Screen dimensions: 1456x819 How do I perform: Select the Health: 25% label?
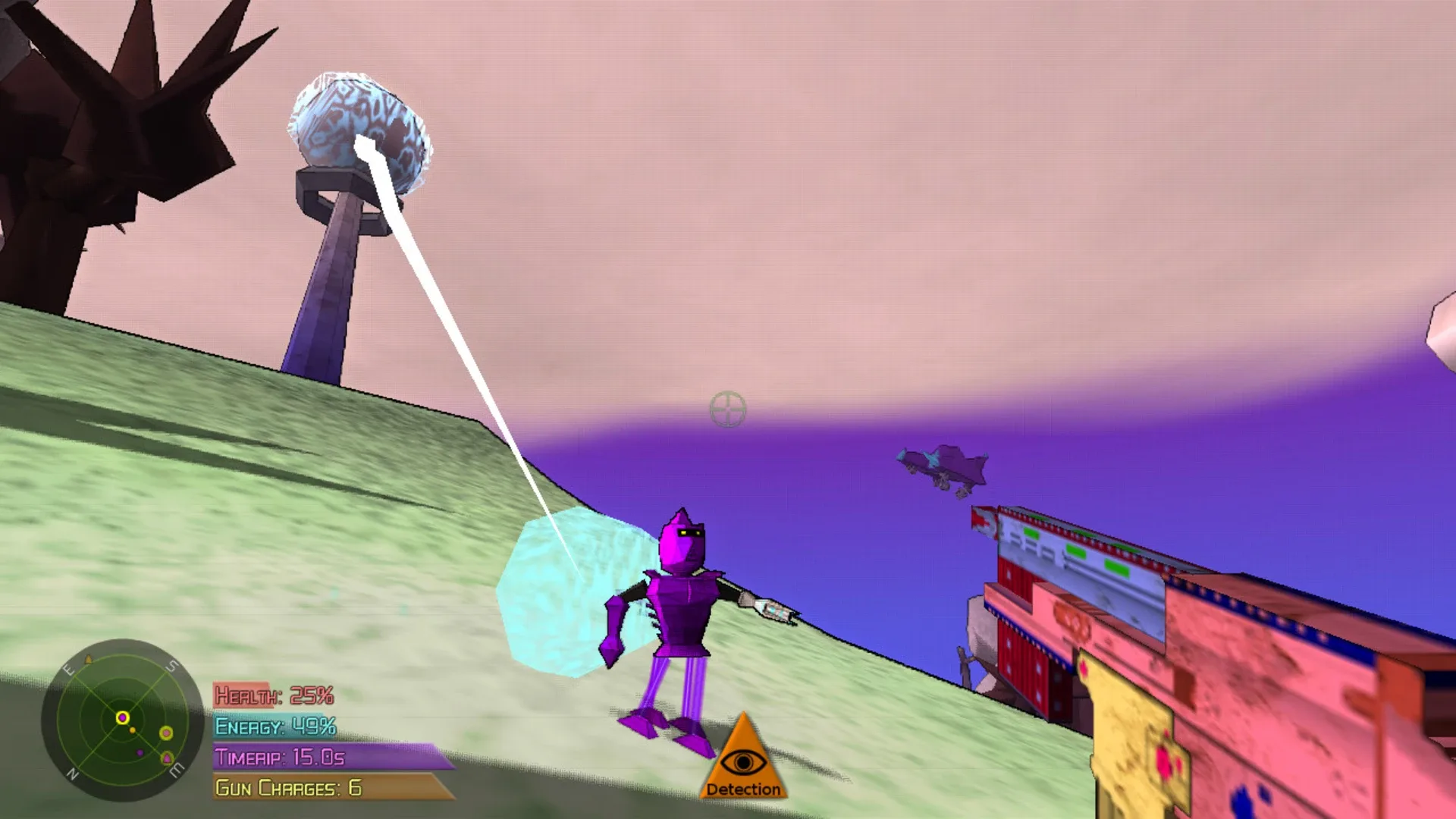[275, 693]
